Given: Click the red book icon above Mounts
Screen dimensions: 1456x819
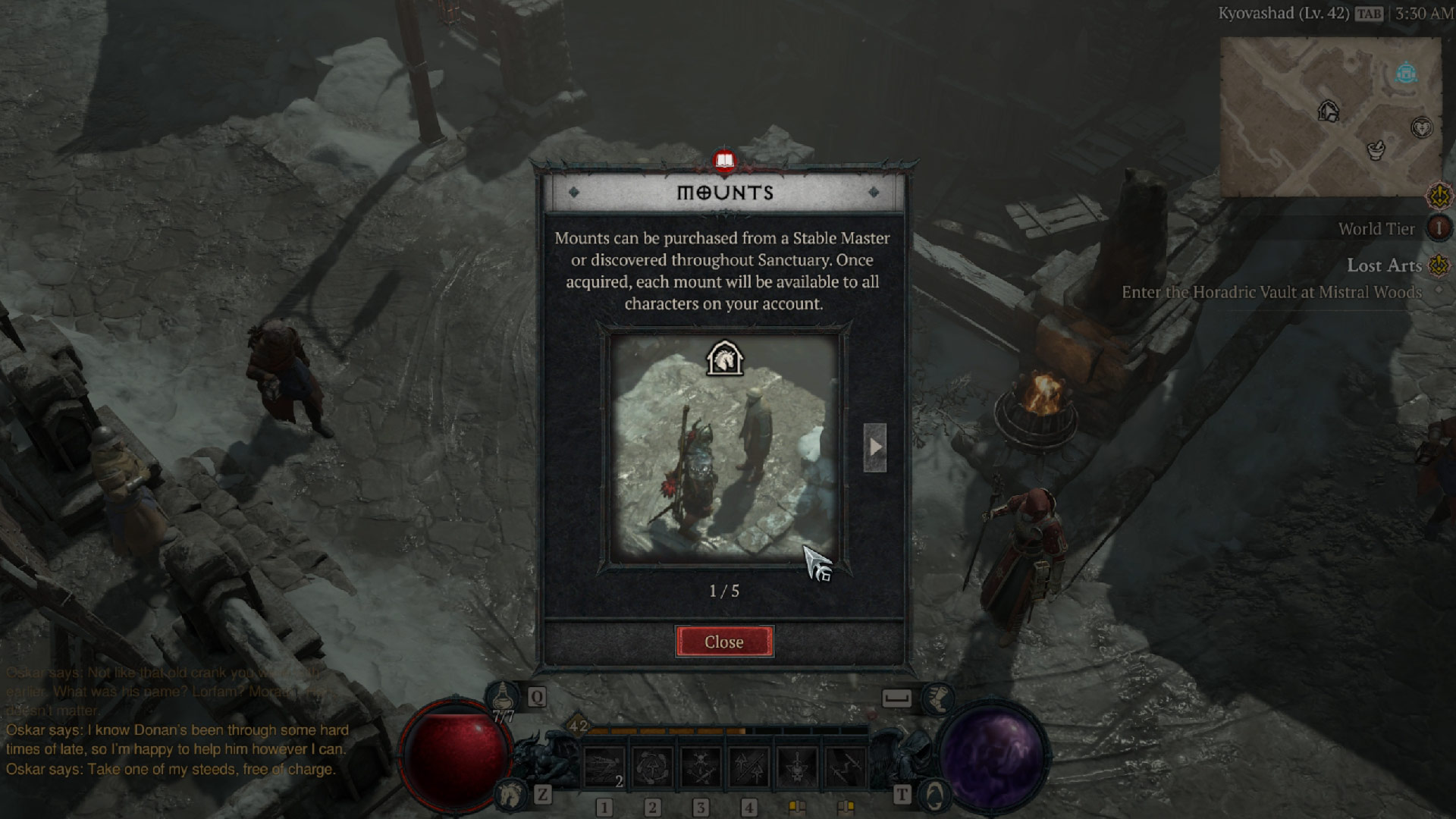Looking at the screenshot, I should [725, 161].
